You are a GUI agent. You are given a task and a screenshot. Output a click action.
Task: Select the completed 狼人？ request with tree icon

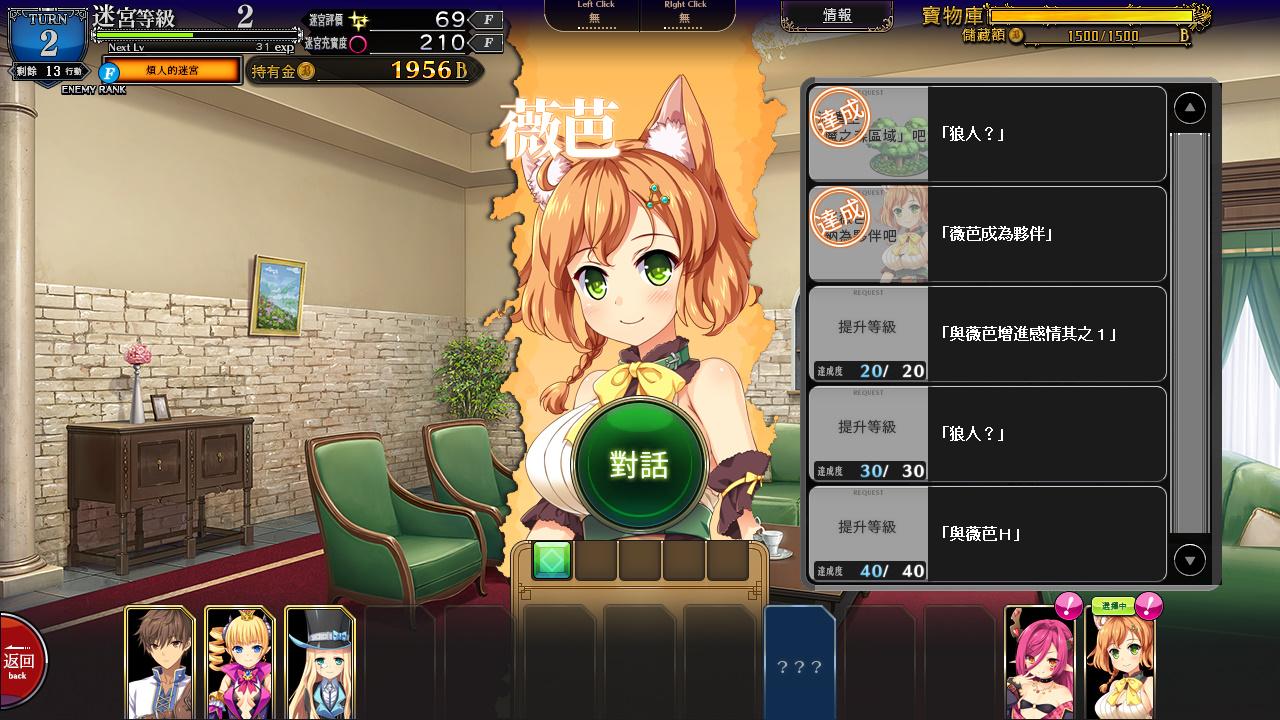(987, 134)
